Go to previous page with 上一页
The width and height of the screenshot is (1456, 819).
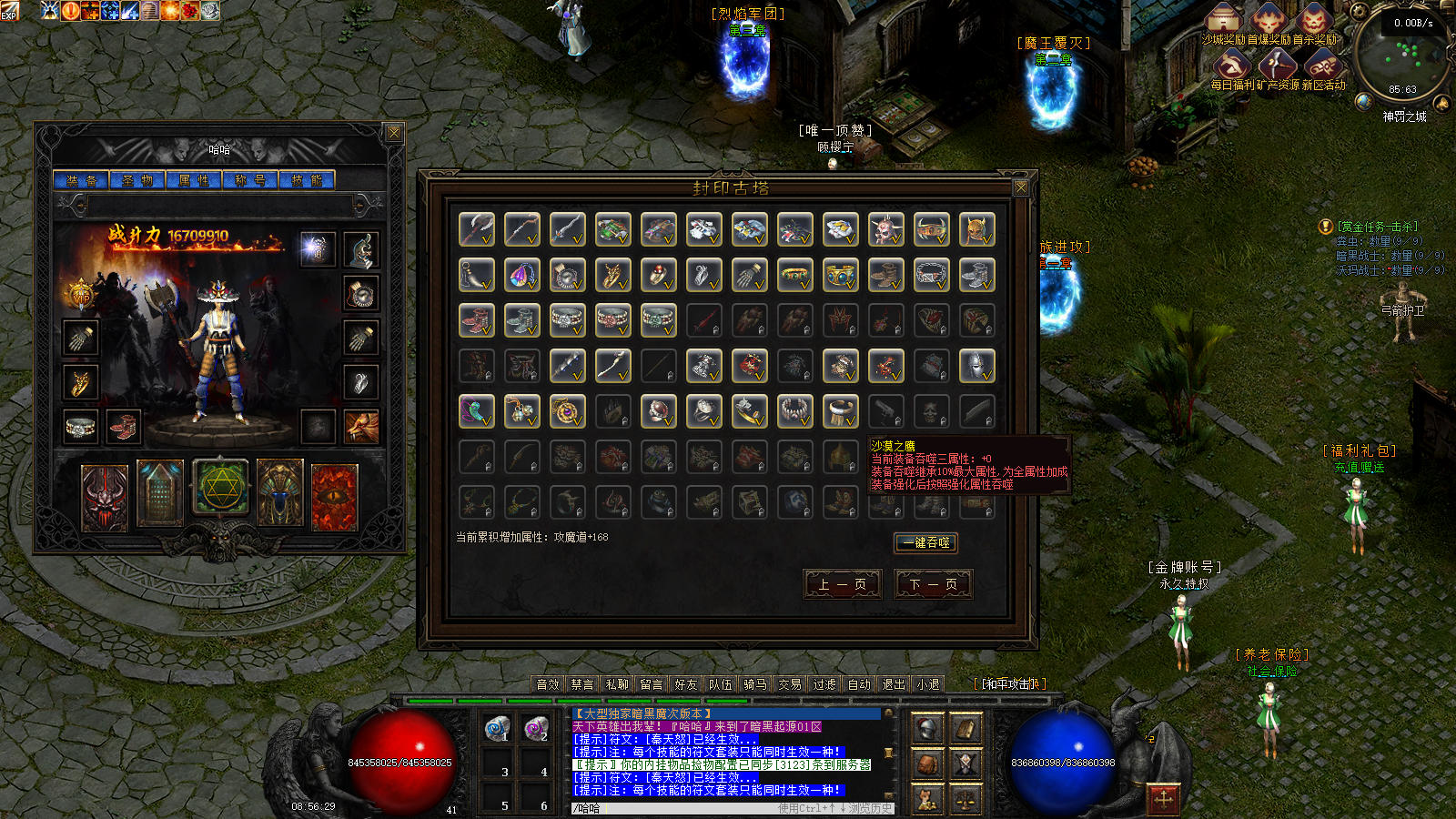coord(843,584)
